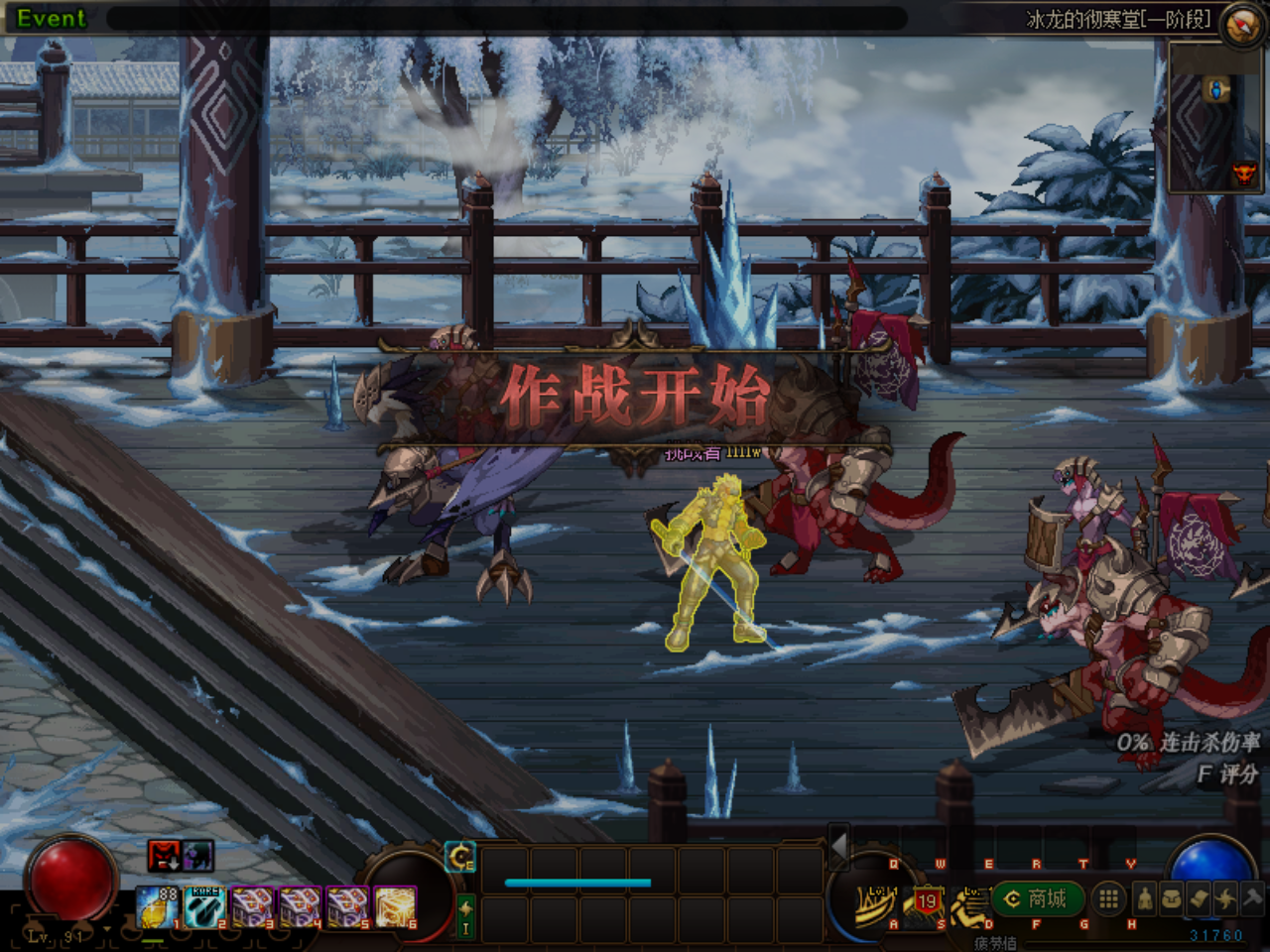The width and height of the screenshot is (1270, 952).
Task: Collapse the skill bar with the left arrow
Action: (838, 846)
